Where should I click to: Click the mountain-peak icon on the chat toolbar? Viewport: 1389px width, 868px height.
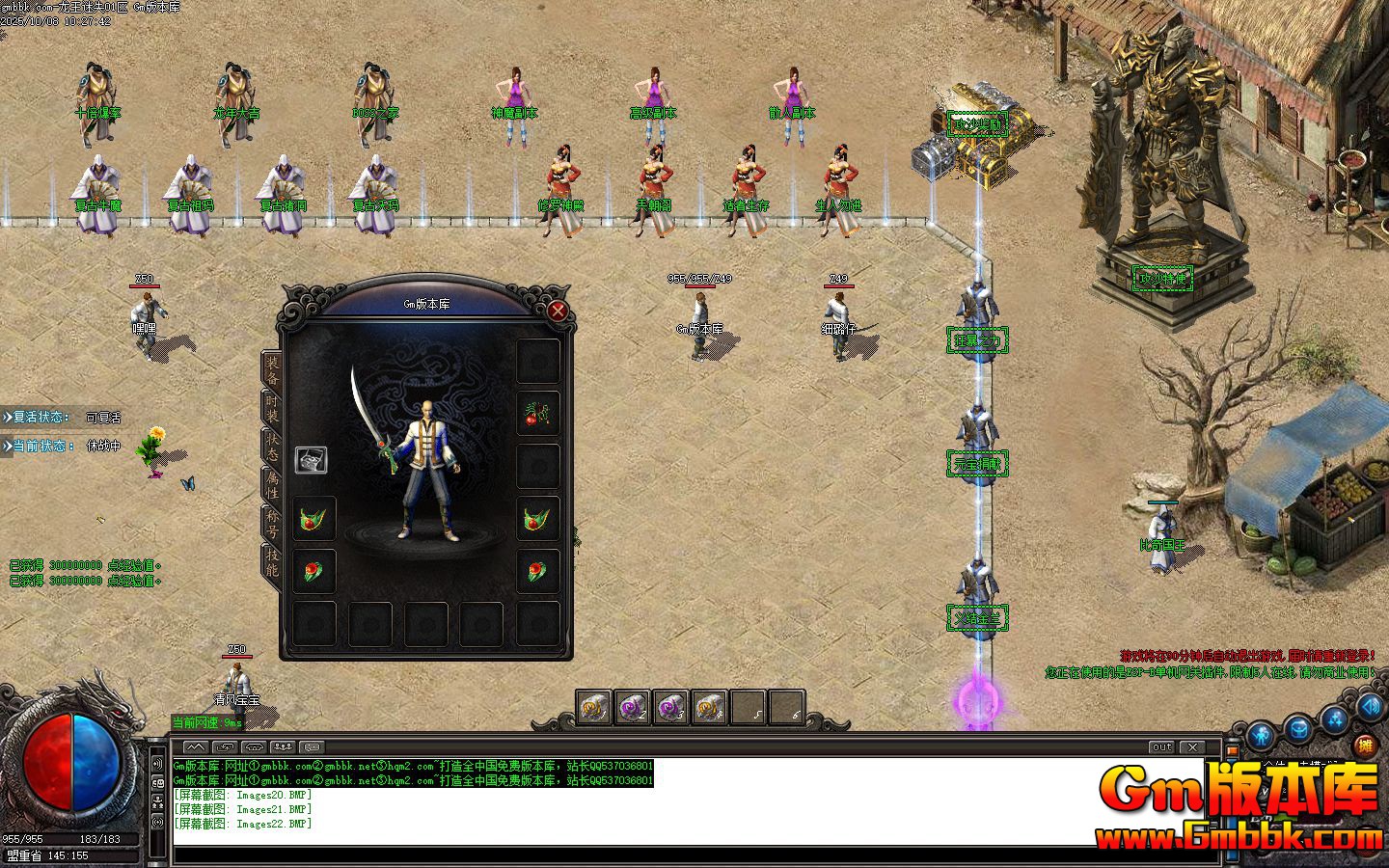(195, 747)
